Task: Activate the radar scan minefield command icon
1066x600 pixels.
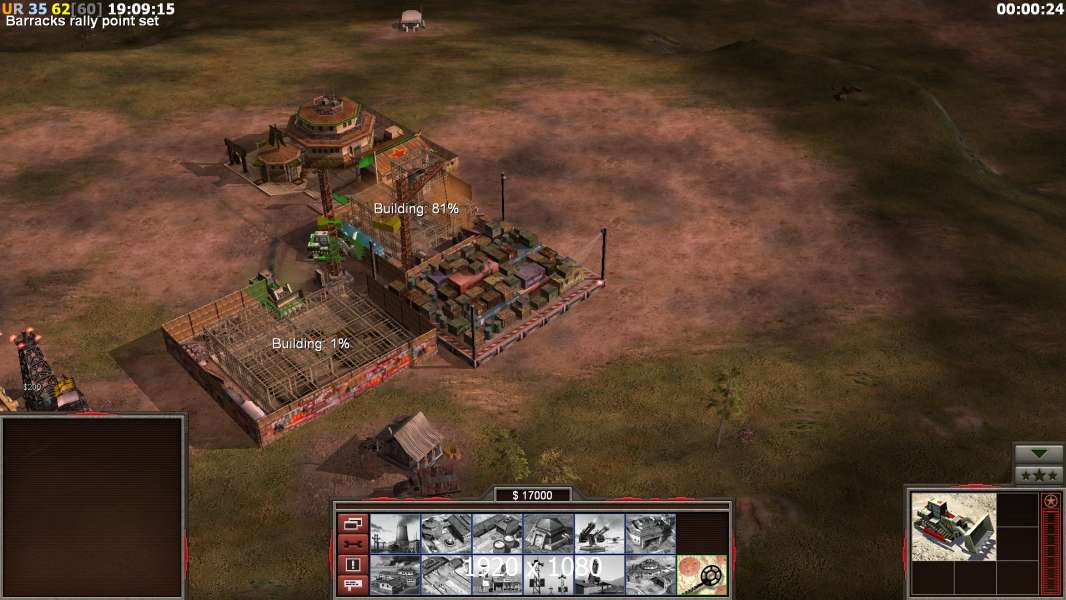Action: [701, 575]
